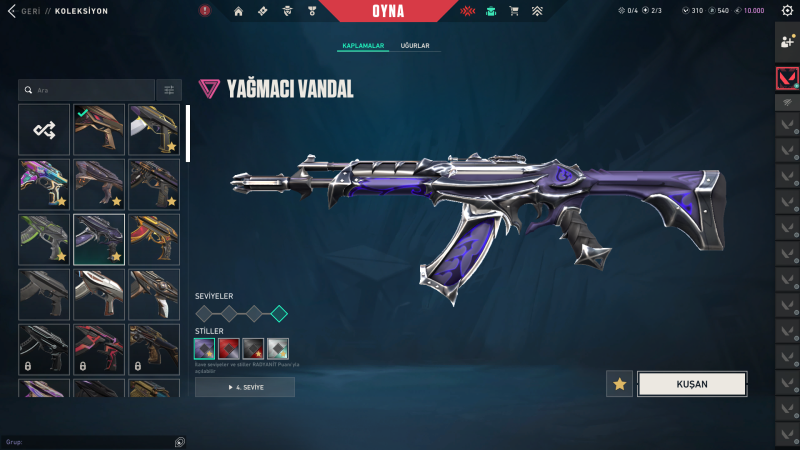The width and height of the screenshot is (800, 450).
Task: Choose the red style variant swatch
Action: pyautogui.click(x=229, y=349)
